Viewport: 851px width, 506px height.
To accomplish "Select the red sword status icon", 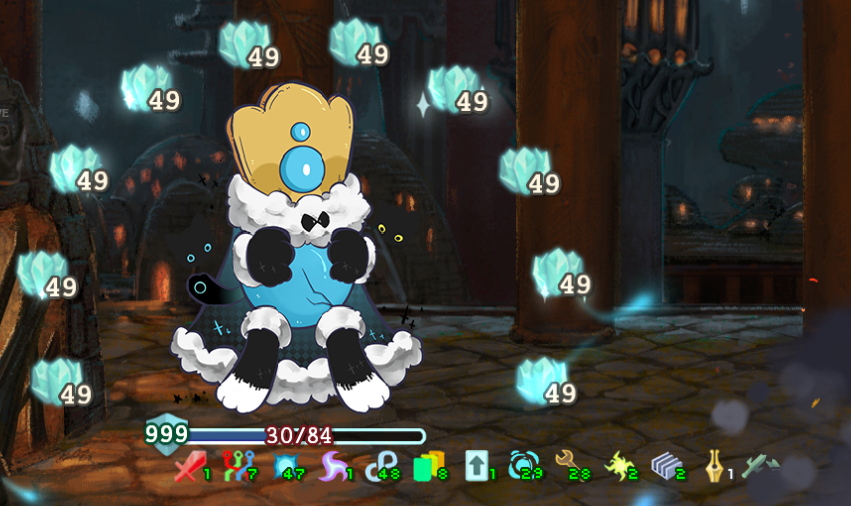I will [x=188, y=467].
